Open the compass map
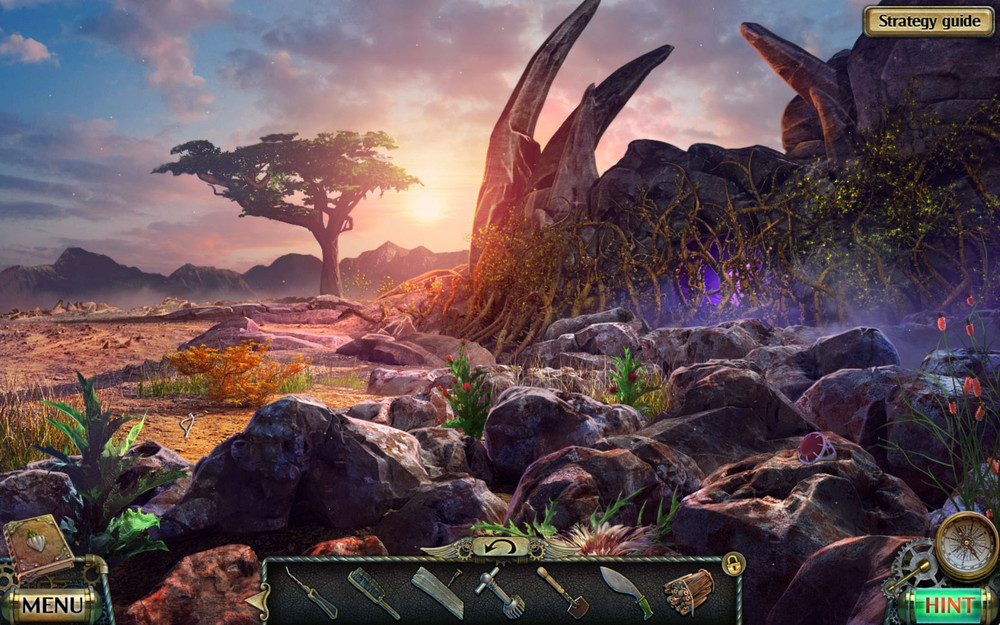The image size is (1000, 625). click(x=966, y=546)
